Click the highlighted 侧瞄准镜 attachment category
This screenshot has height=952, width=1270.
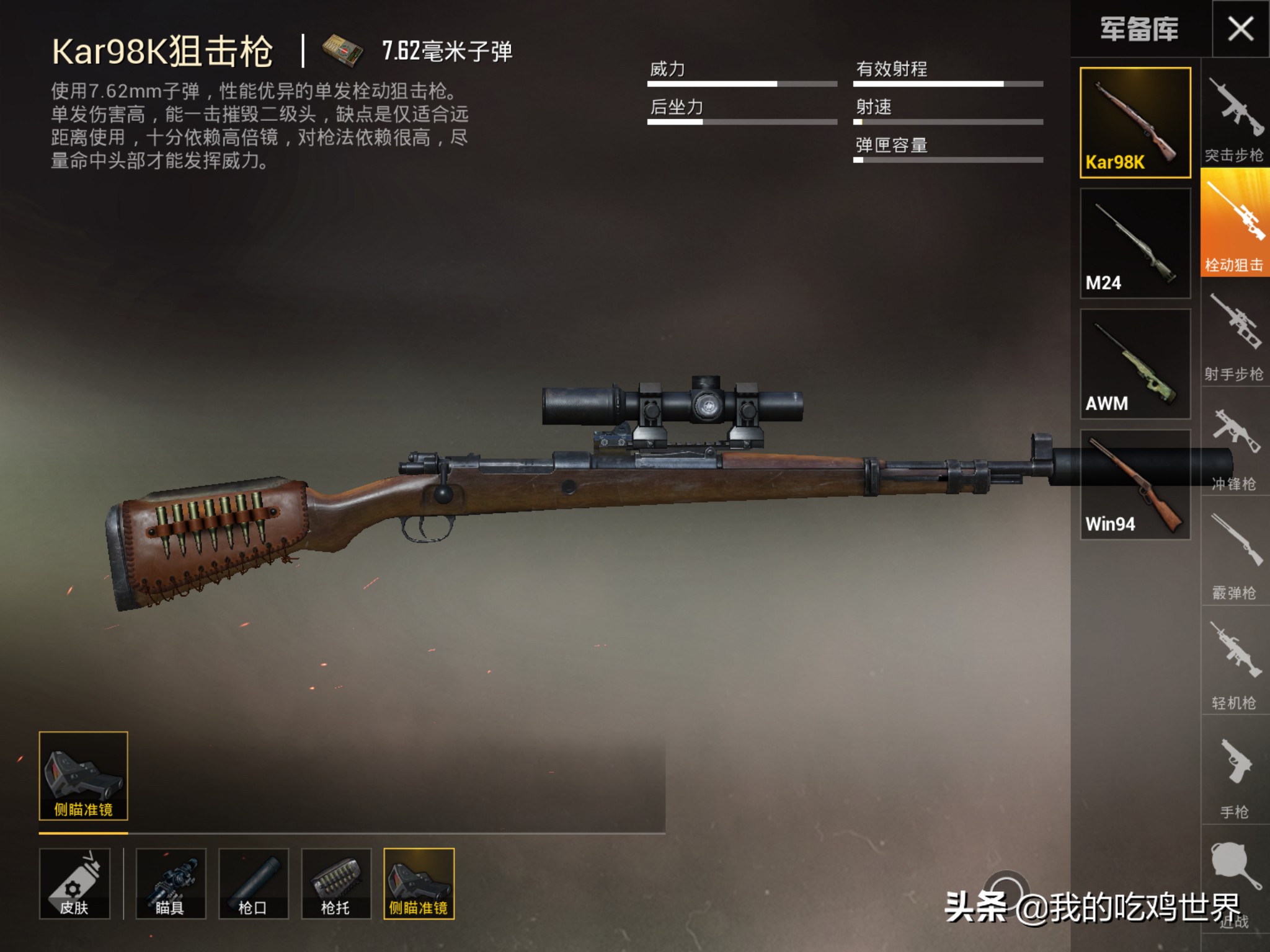point(419,883)
